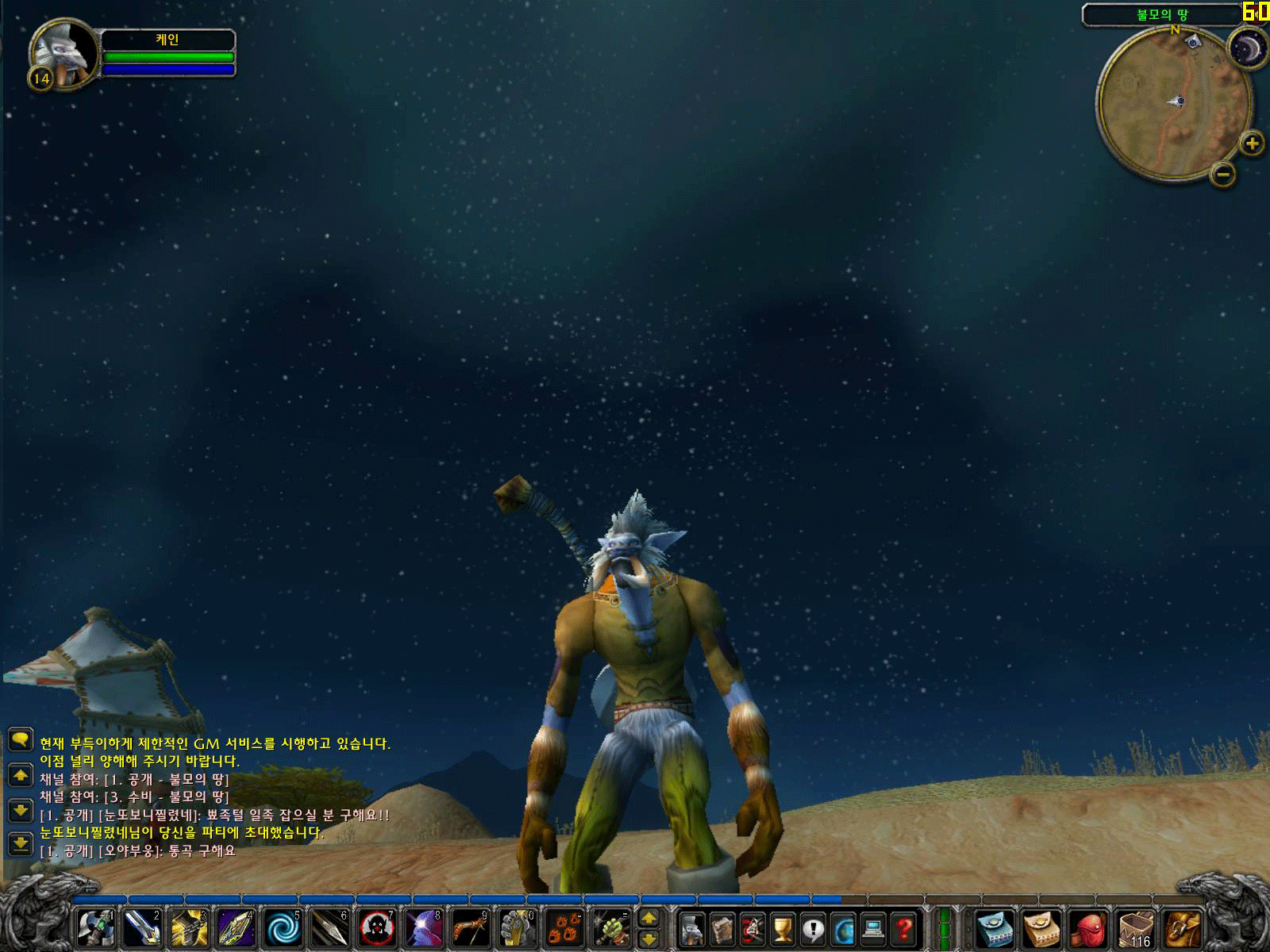Open the red pouch bag slot
The image size is (1270, 952).
(x=1089, y=930)
